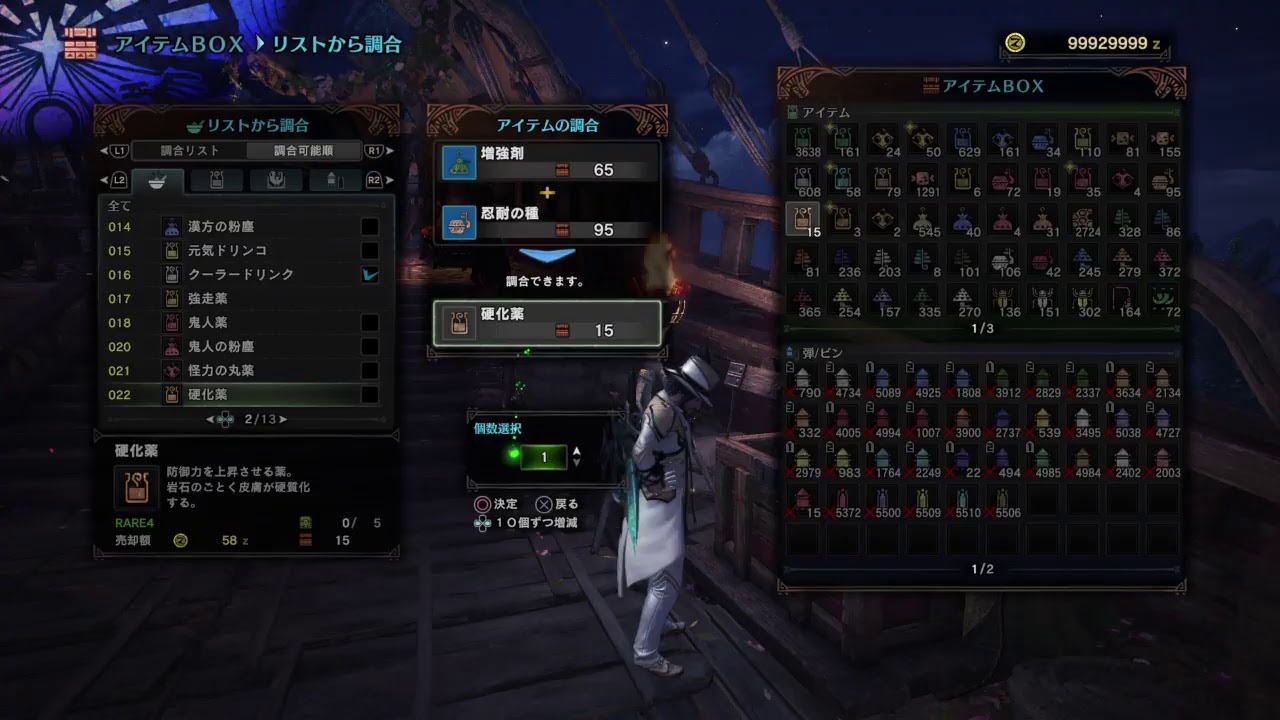Enable the checkbox beside 漢方の粉塵
This screenshot has height=720, width=1280.
370,226
